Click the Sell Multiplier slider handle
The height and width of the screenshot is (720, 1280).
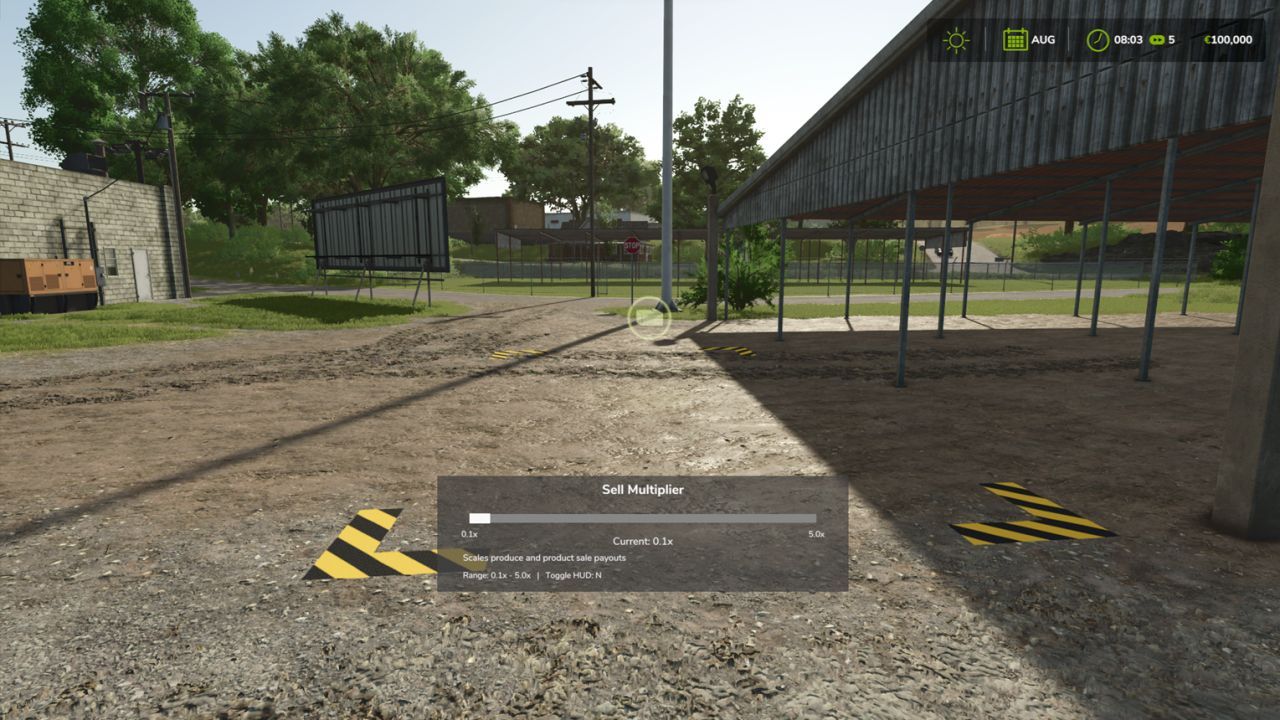tap(479, 517)
